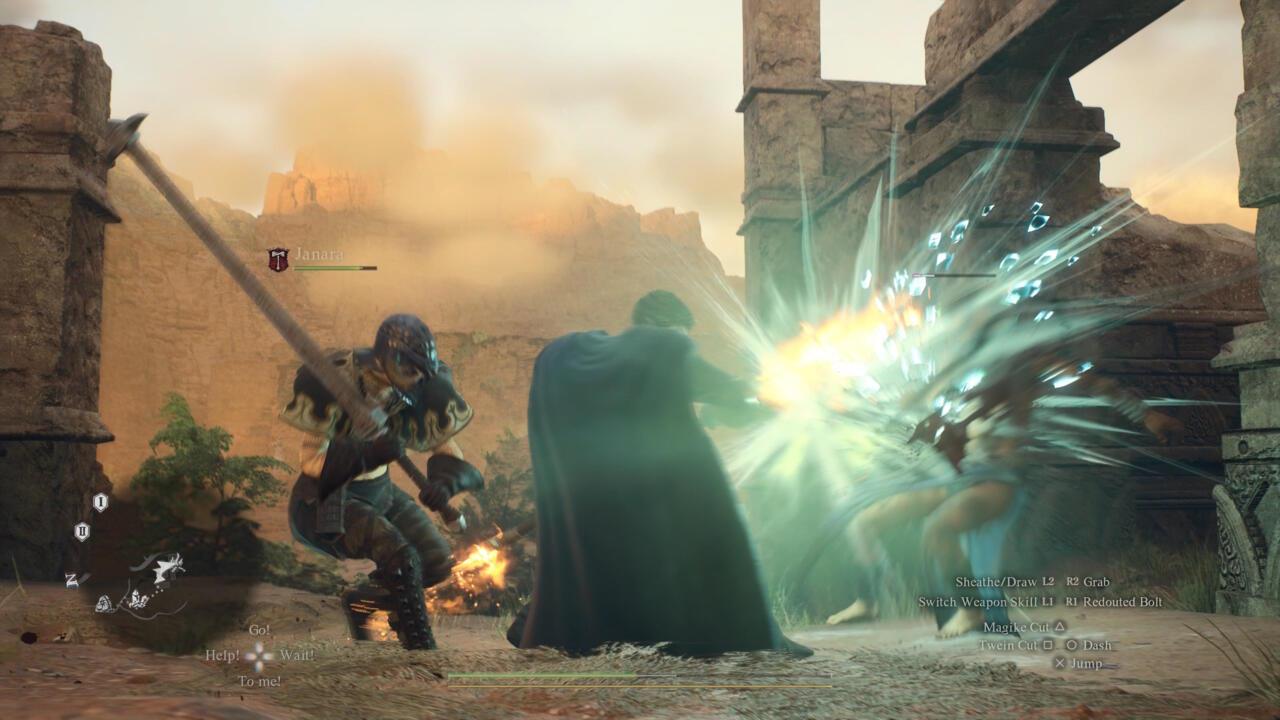Expand the Wait! pawn command option
This screenshot has width=1280, height=720.
[x=297, y=655]
